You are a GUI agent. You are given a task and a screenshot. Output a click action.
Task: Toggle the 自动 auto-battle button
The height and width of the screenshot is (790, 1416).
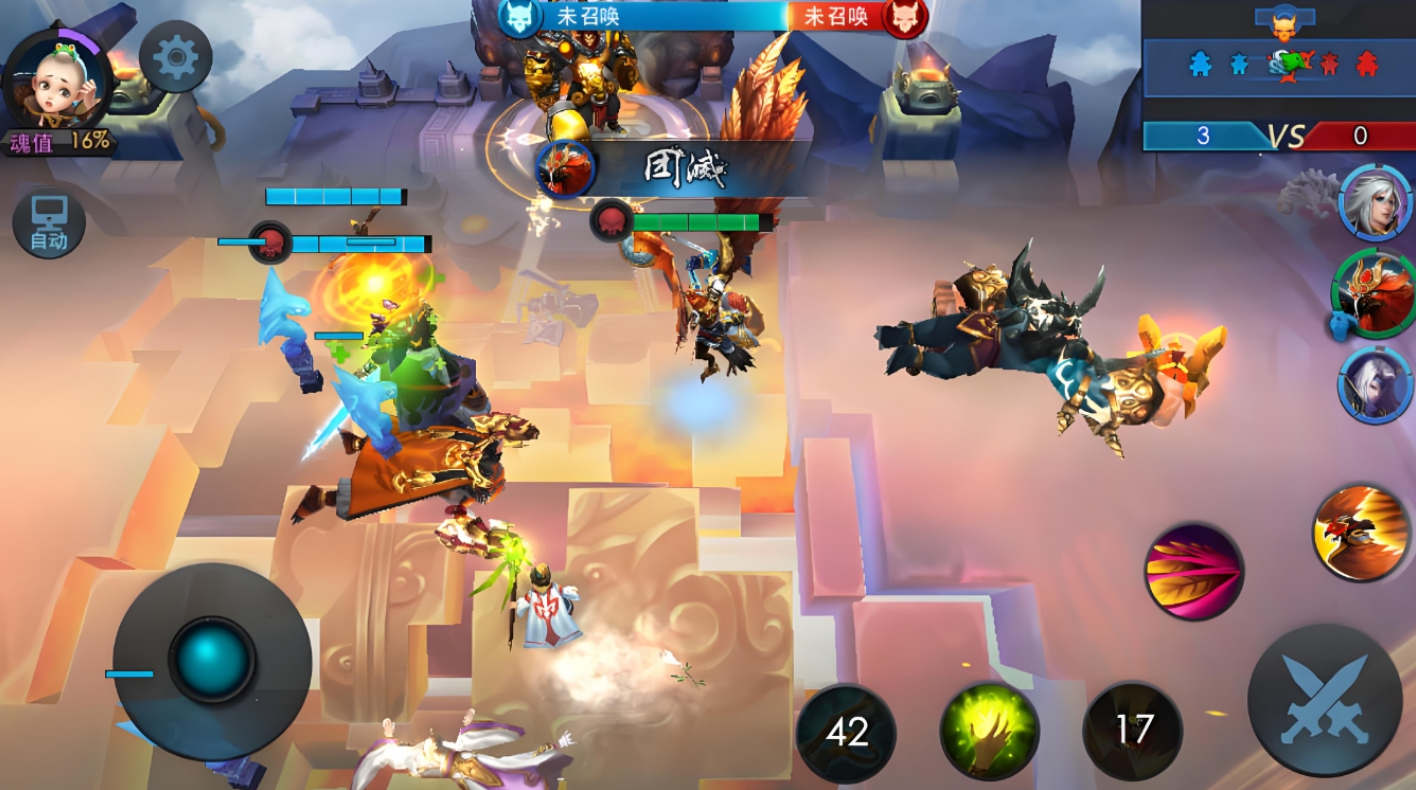click(49, 223)
